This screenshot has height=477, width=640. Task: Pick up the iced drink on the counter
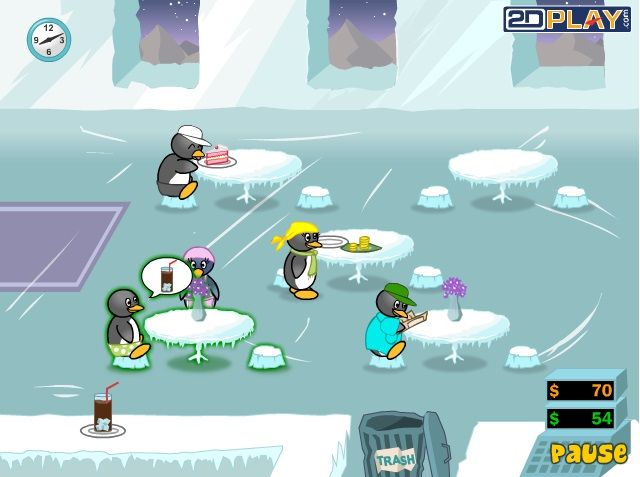point(104,412)
